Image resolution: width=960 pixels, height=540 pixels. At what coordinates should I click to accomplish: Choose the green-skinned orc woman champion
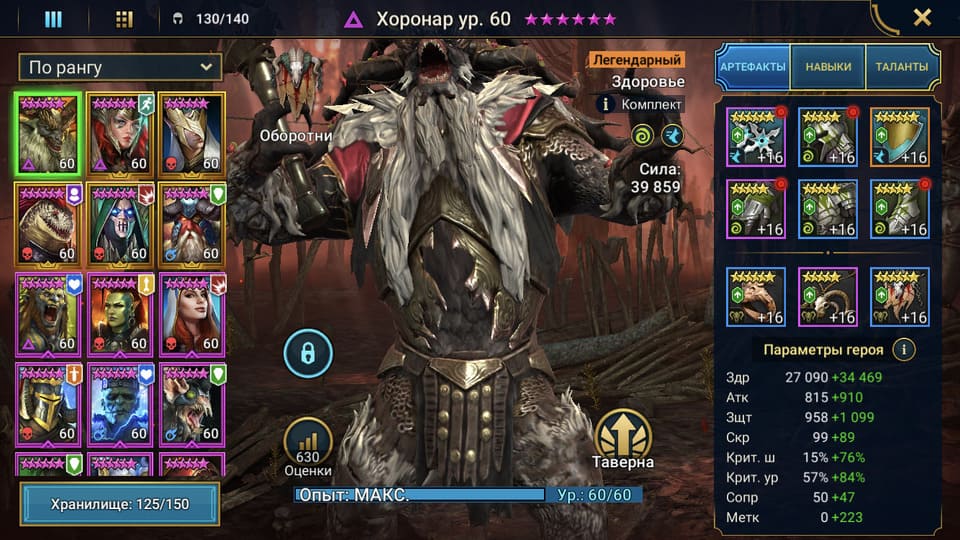point(120,315)
